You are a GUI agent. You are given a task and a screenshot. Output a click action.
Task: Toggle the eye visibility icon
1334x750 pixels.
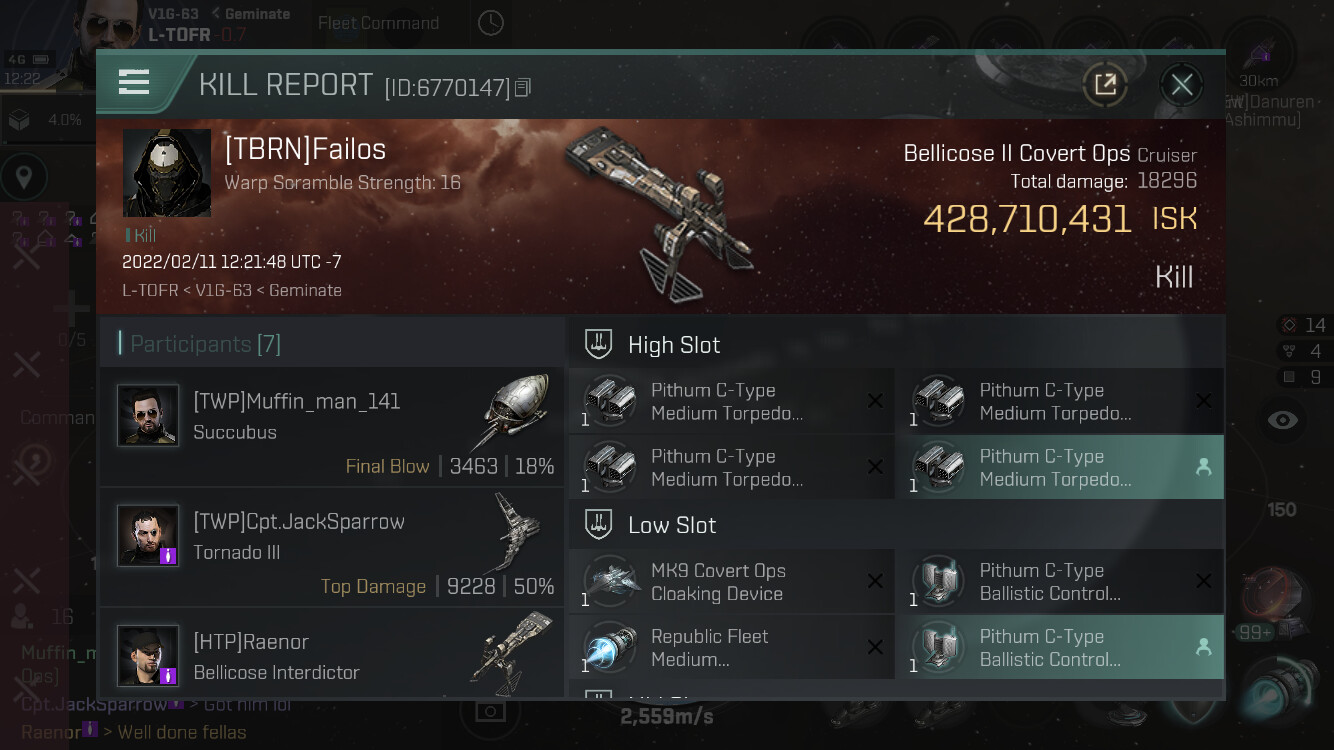pos(1282,420)
